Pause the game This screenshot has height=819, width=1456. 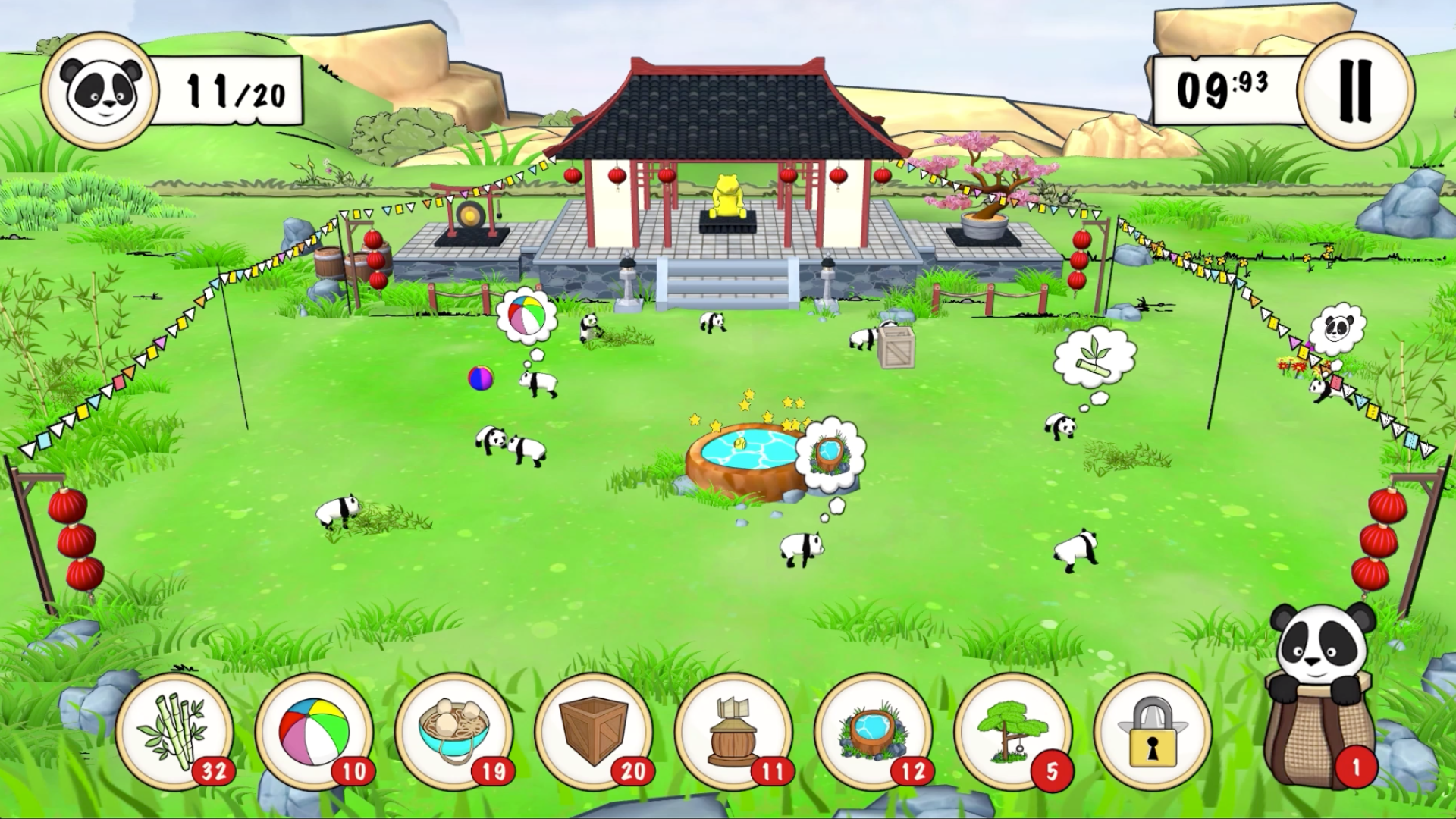click(1356, 89)
